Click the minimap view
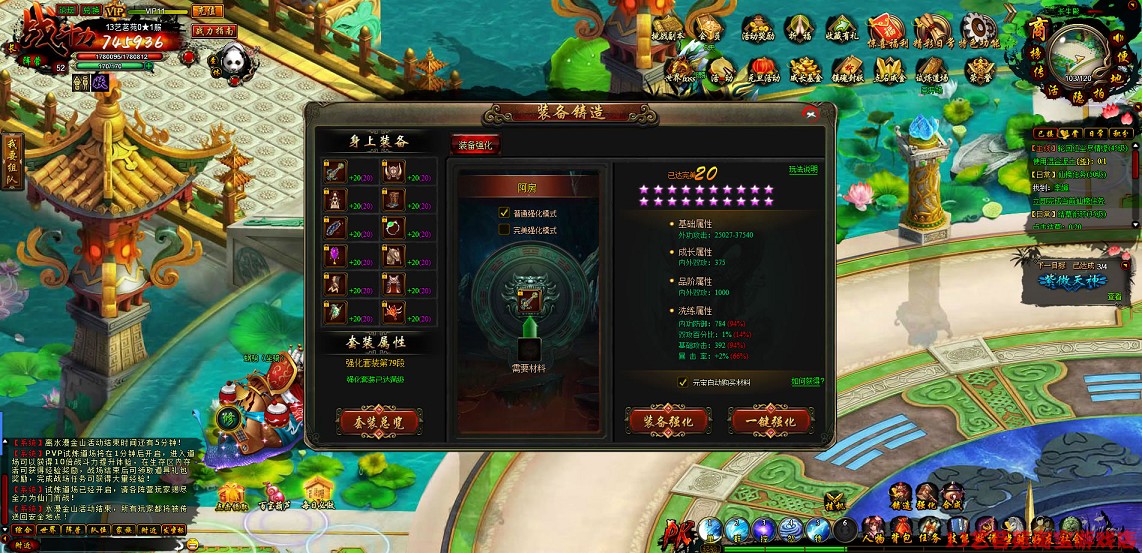This screenshot has height=553, width=1142. tap(1079, 53)
